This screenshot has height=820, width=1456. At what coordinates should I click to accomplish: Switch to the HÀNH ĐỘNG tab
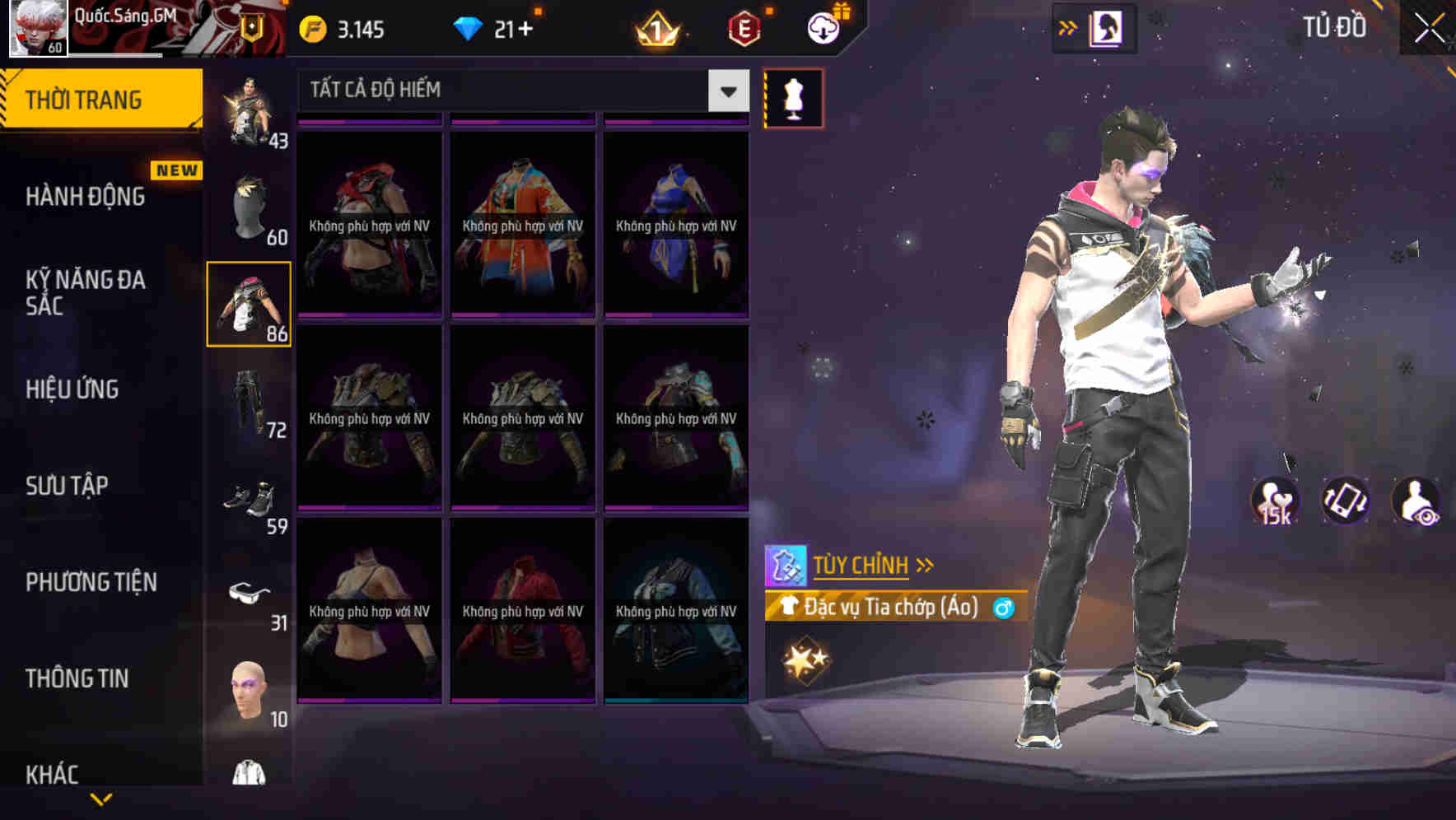point(86,197)
